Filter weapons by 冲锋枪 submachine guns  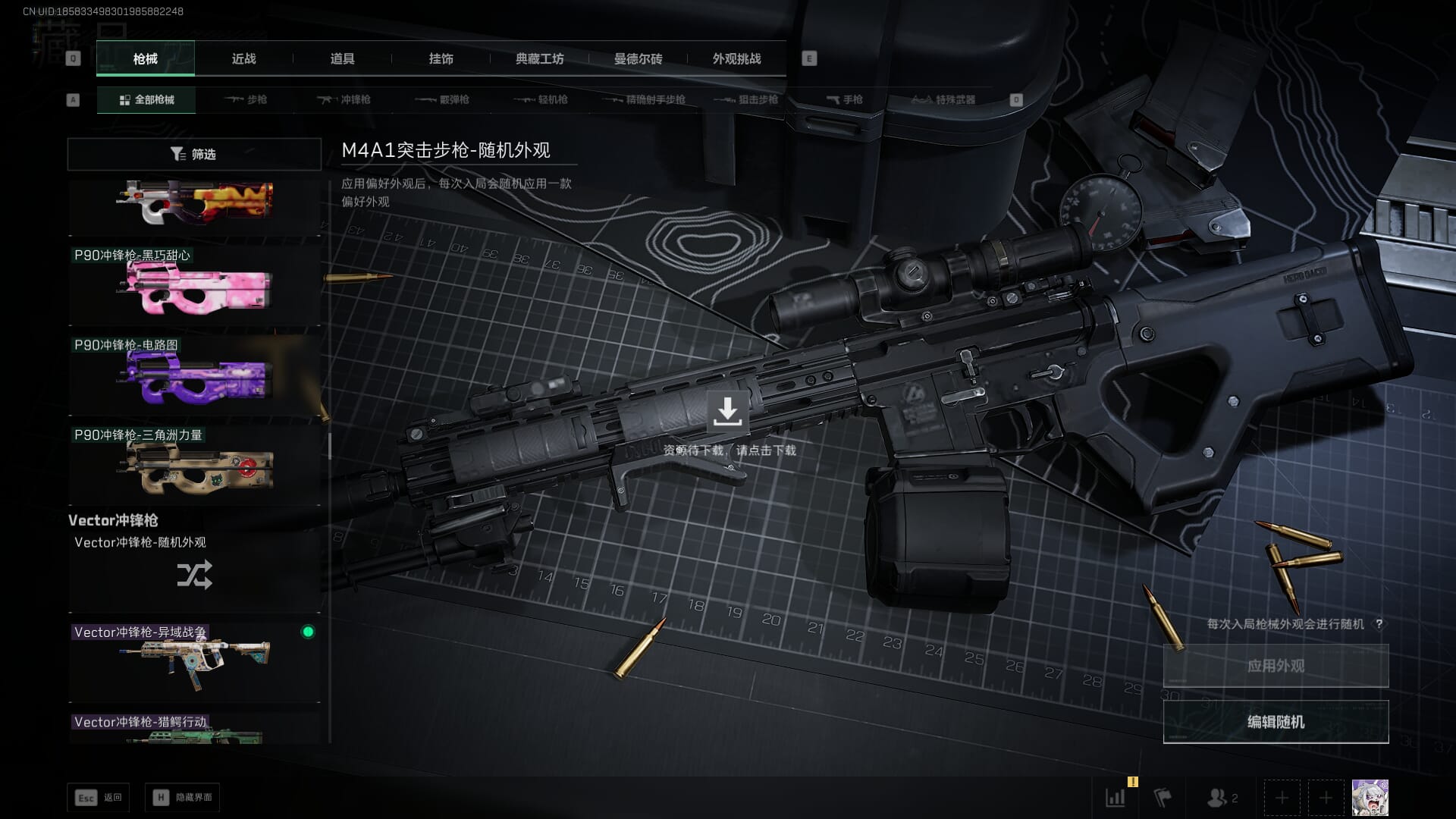coord(344,99)
